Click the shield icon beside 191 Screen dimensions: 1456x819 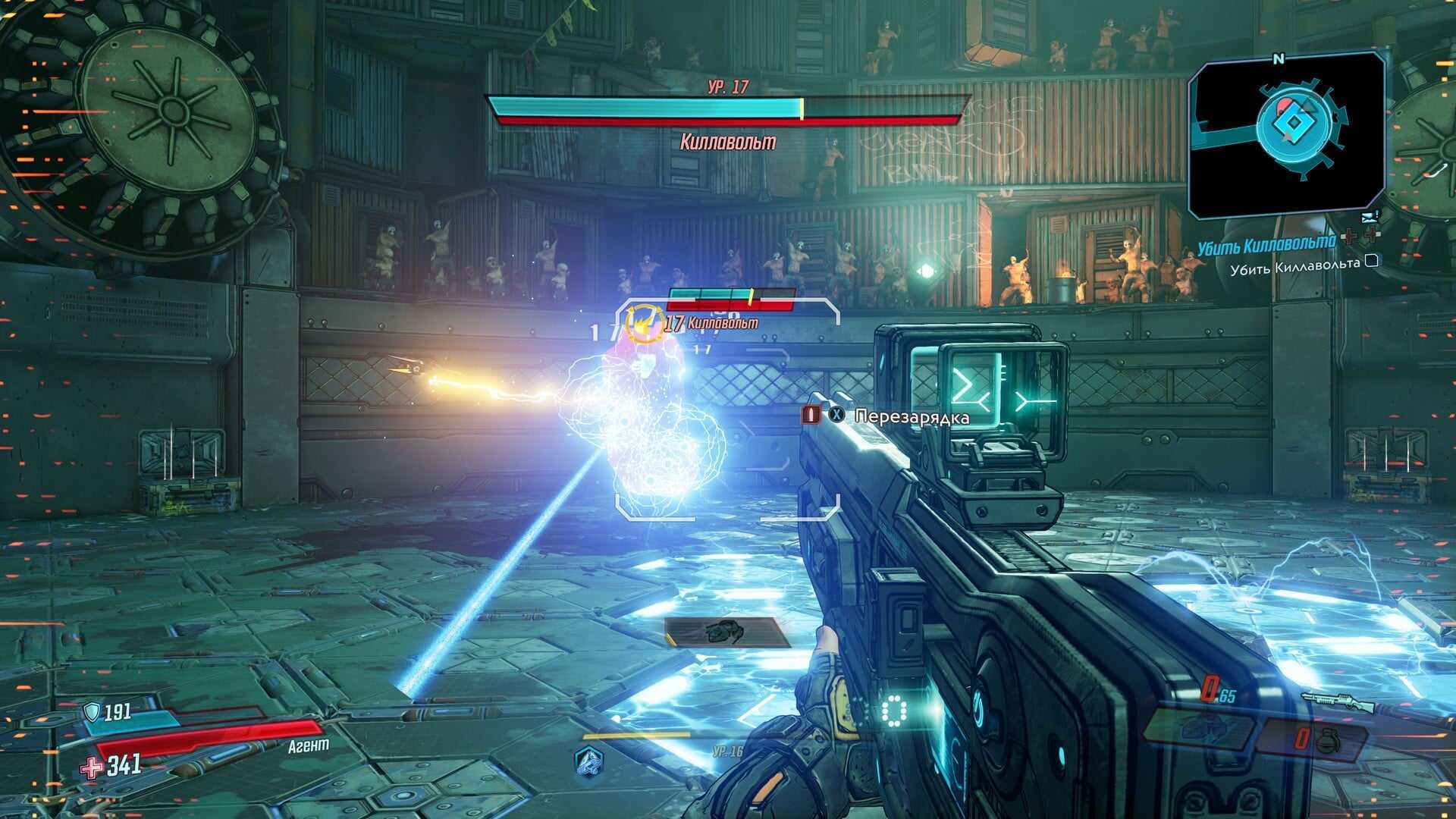click(92, 711)
